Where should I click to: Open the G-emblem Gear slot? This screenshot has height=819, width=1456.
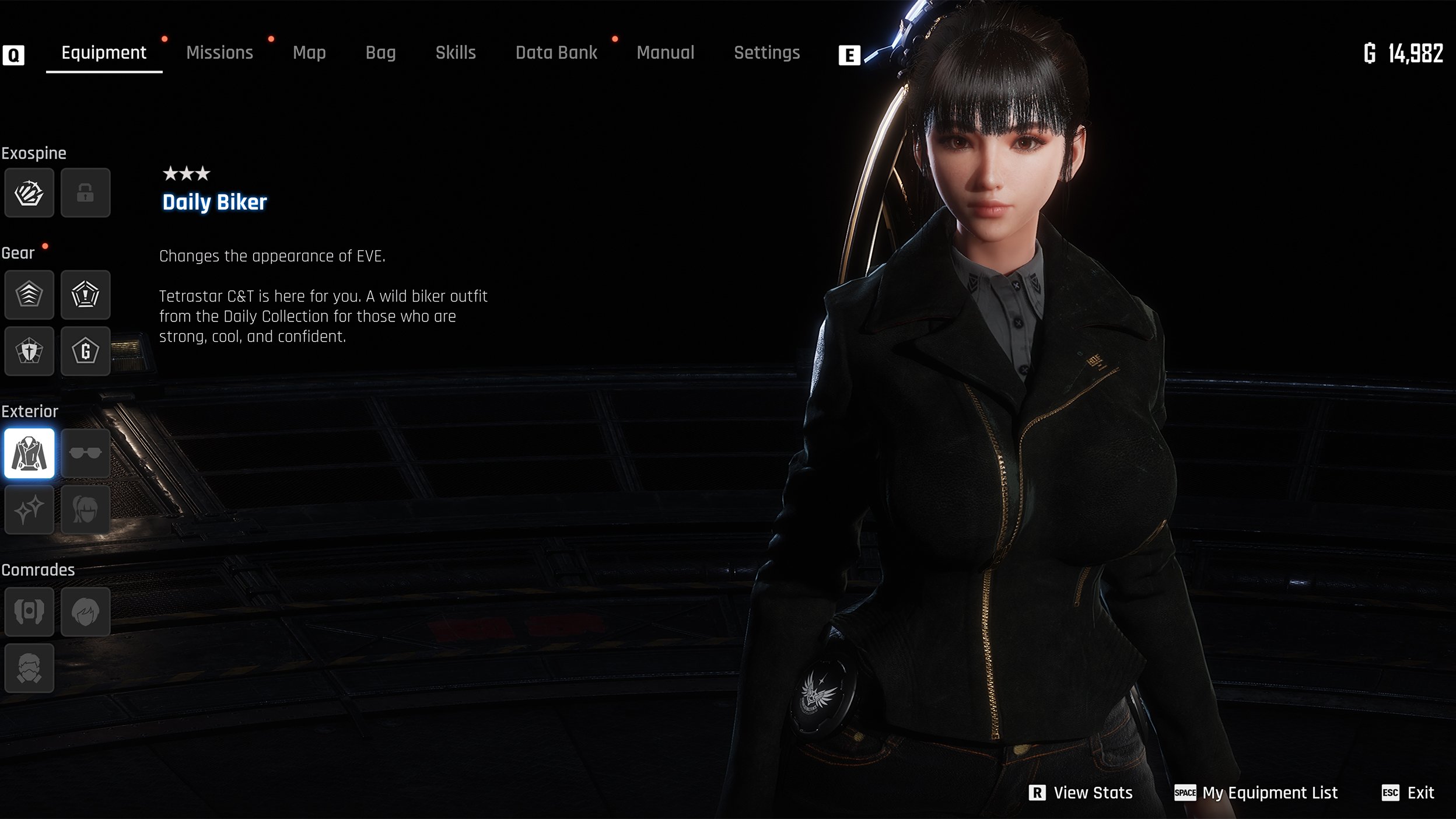click(x=85, y=351)
